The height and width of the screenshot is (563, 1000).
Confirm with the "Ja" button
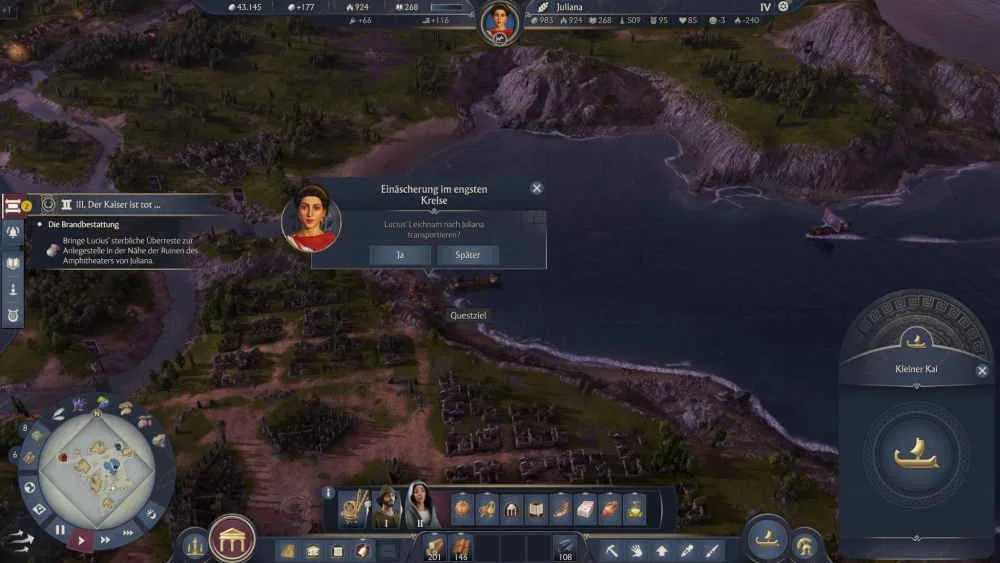coord(400,255)
